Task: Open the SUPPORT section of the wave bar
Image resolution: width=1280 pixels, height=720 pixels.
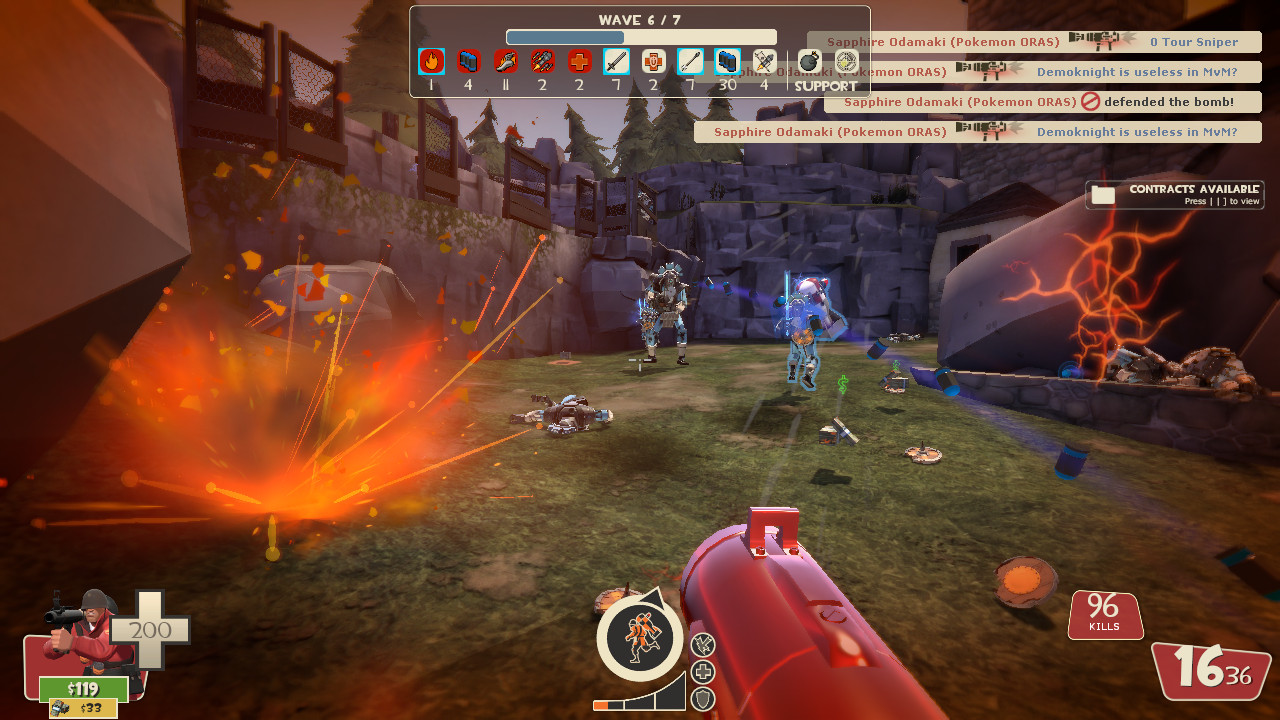Action: 827,86
